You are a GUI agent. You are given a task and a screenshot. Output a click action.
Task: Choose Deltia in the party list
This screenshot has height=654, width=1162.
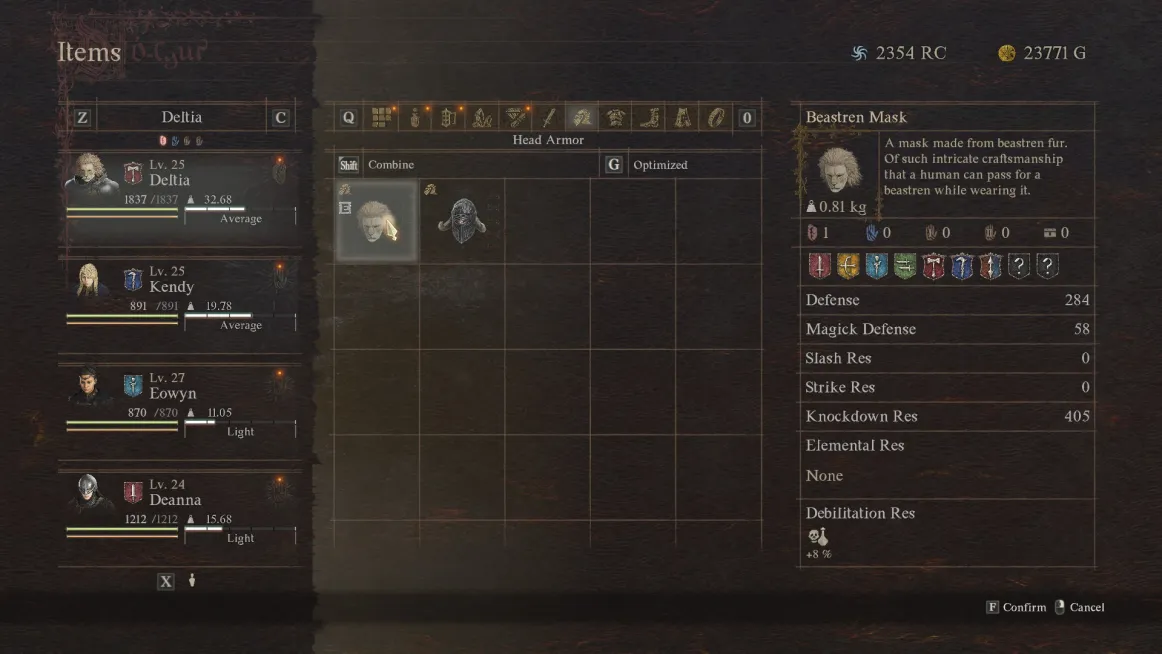180,189
